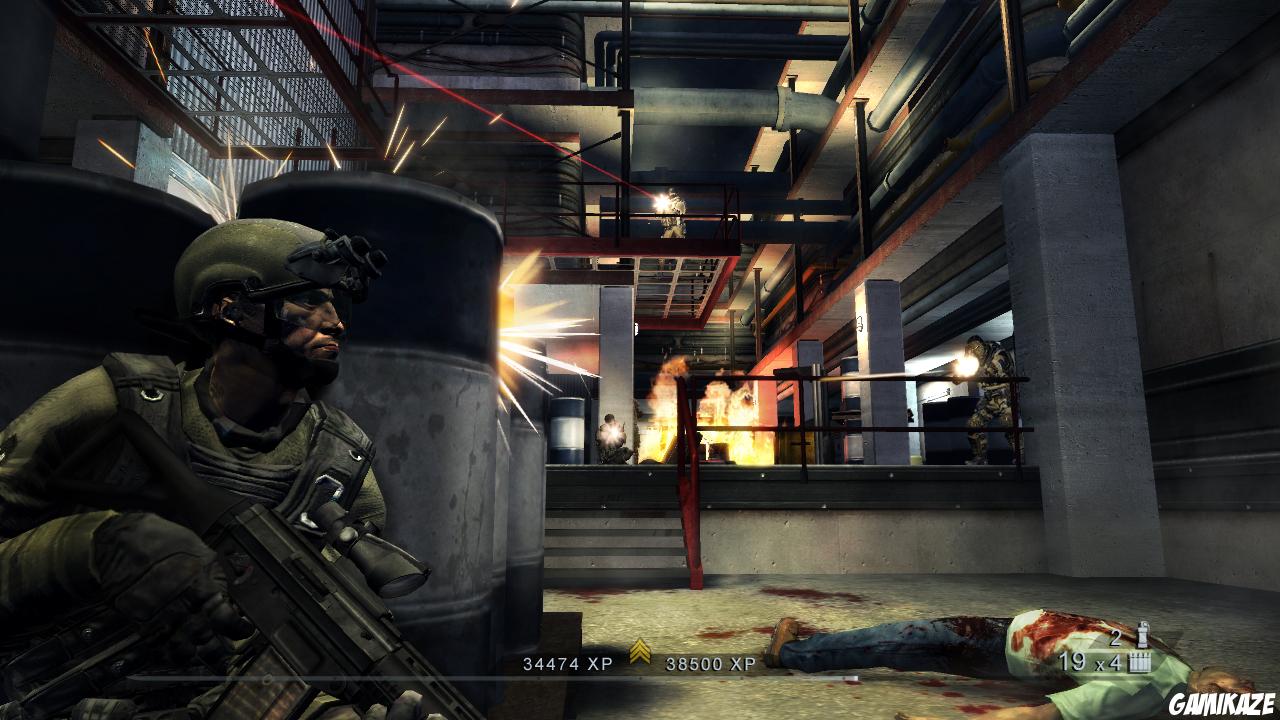Expand the 38500 XP target counter
Image resolution: width=1280 pixels, height=720 pixels.
click(x=710, y=661)
